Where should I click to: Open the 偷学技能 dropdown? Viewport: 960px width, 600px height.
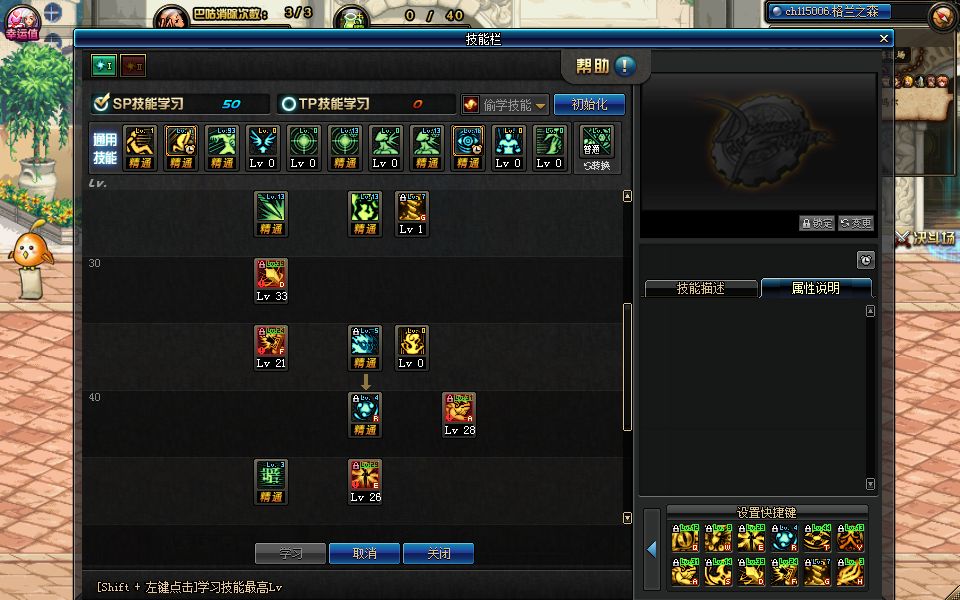pos(506,105)
